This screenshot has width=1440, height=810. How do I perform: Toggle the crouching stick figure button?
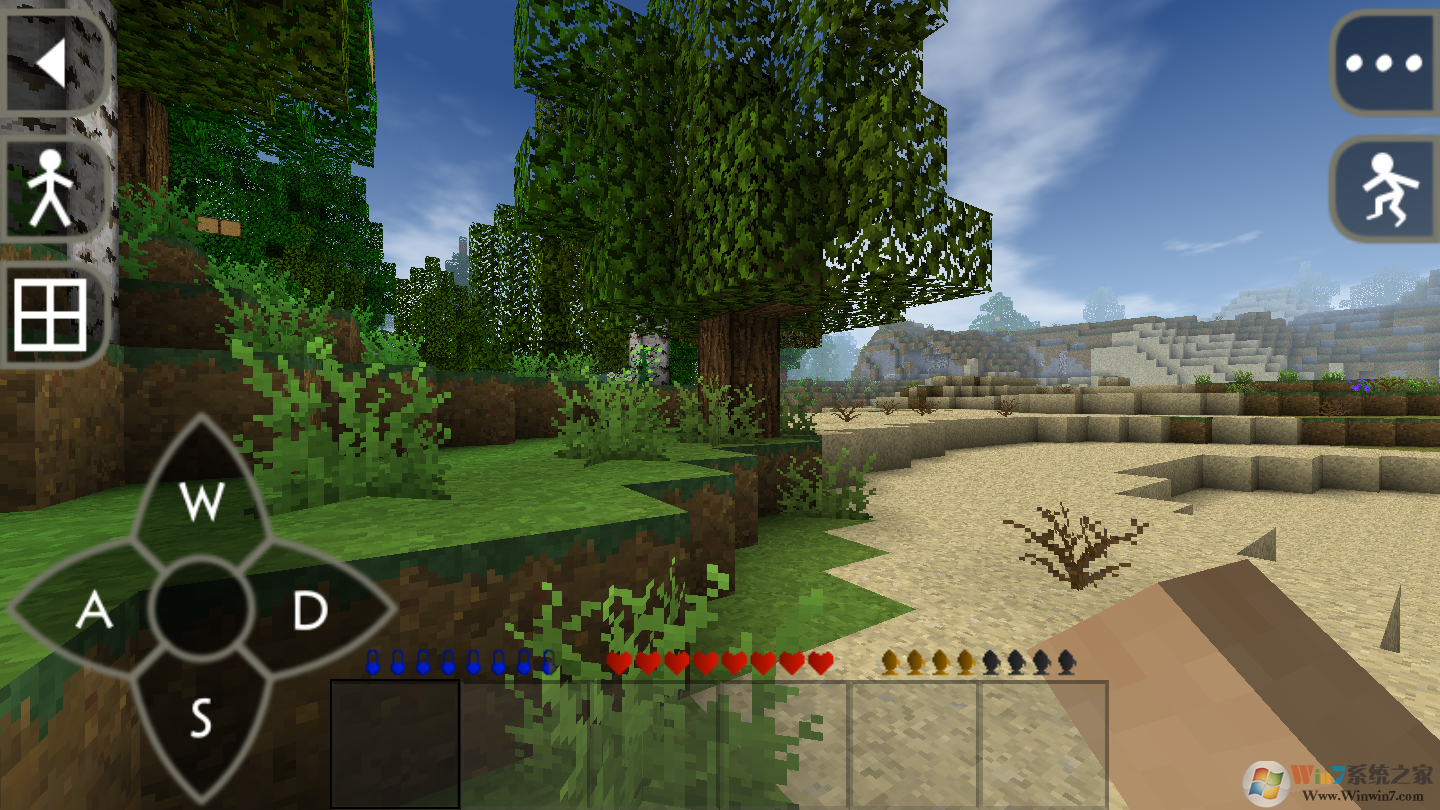(1385, 190)
